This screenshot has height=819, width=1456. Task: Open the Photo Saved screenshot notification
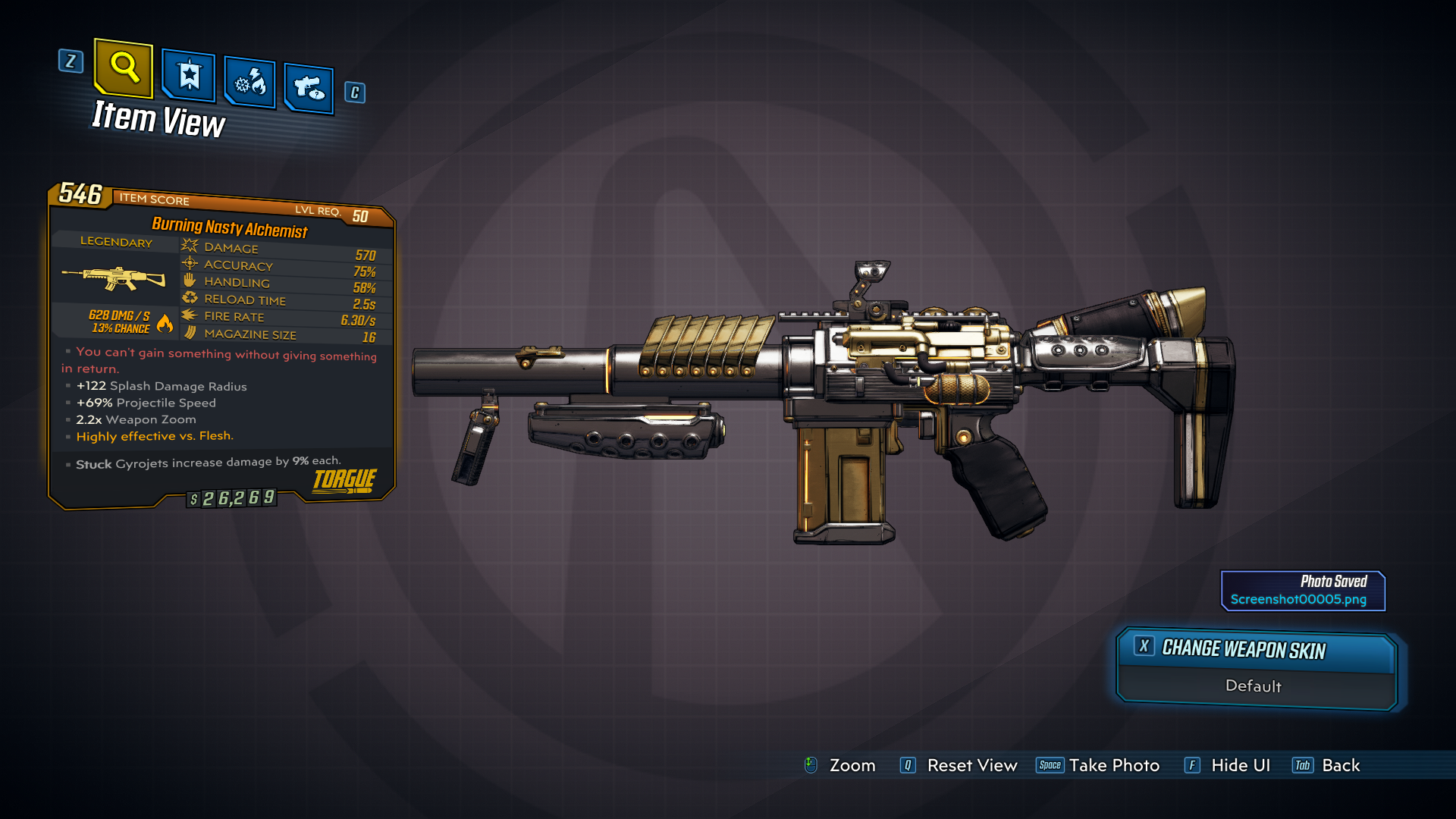coord(1303,591)
